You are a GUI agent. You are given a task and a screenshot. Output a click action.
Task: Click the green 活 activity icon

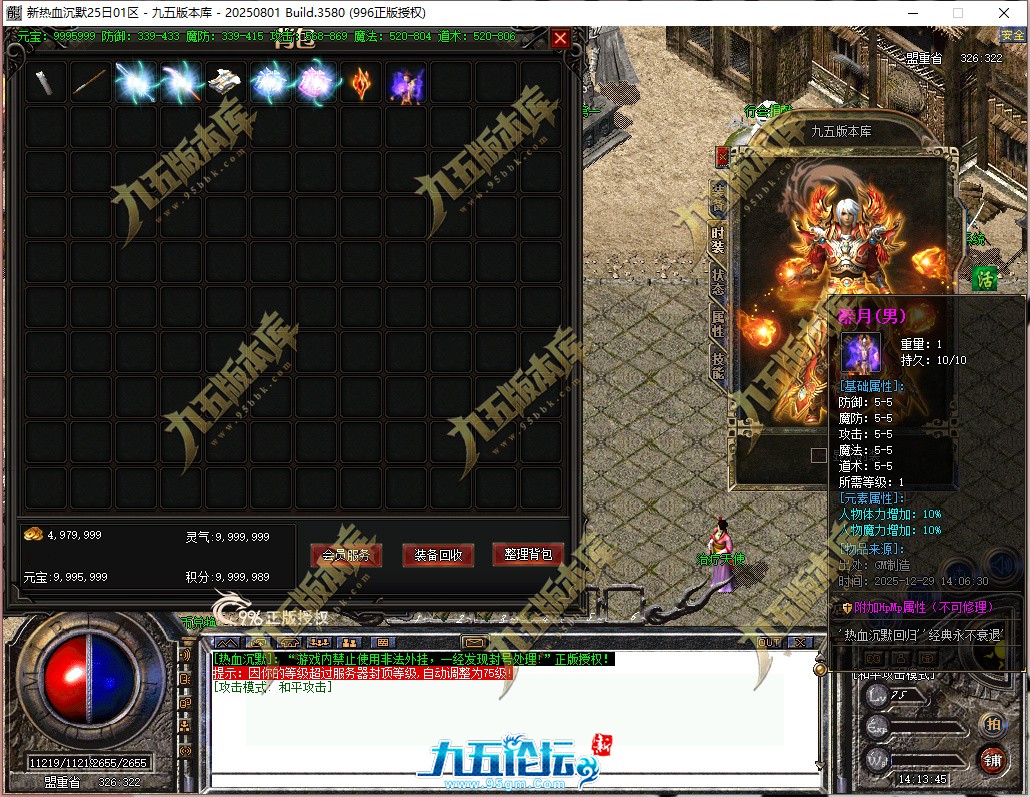pos(985,279)
